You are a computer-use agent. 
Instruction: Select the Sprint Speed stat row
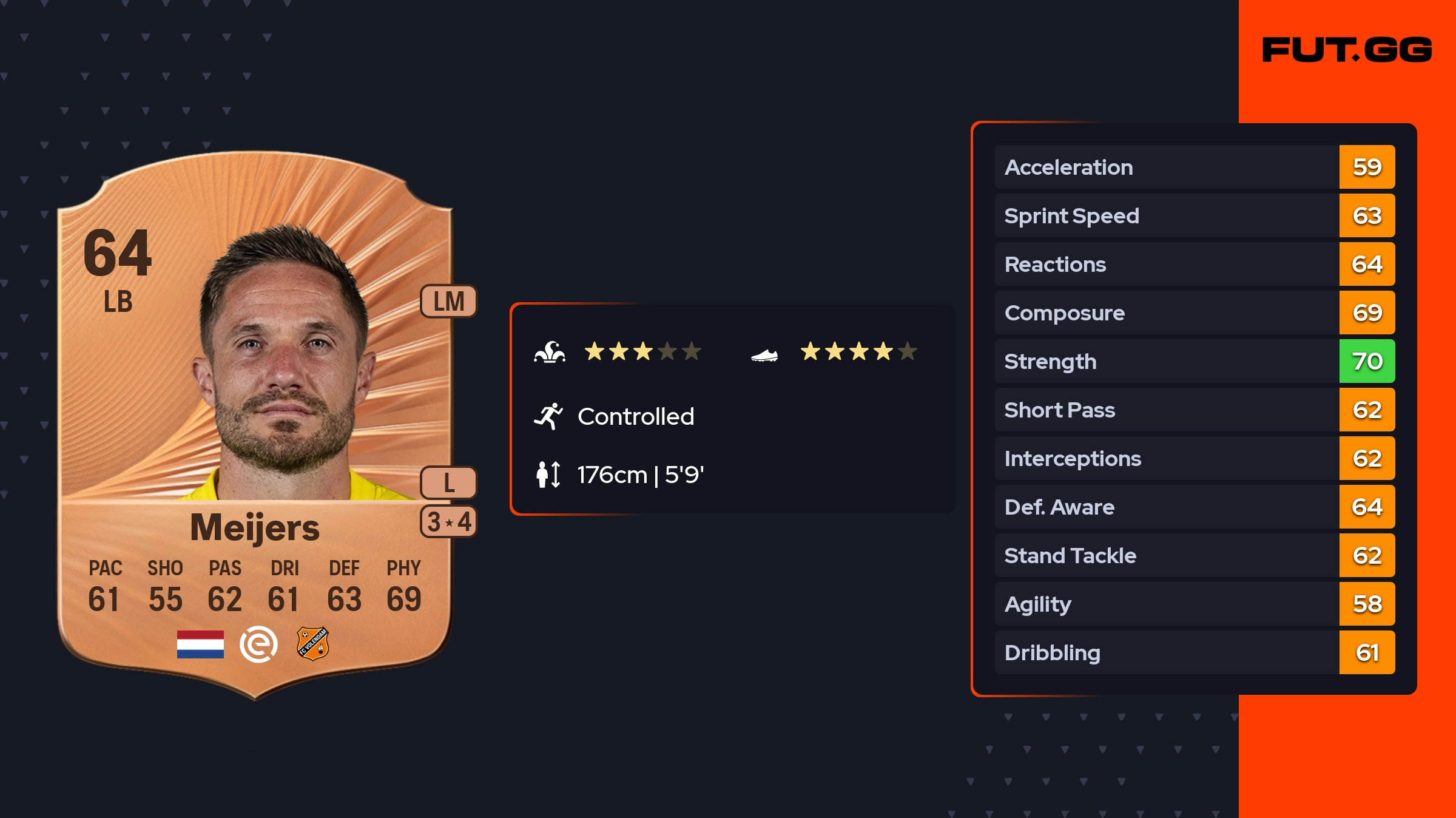pyautogui.click(x=1194, y=216)
